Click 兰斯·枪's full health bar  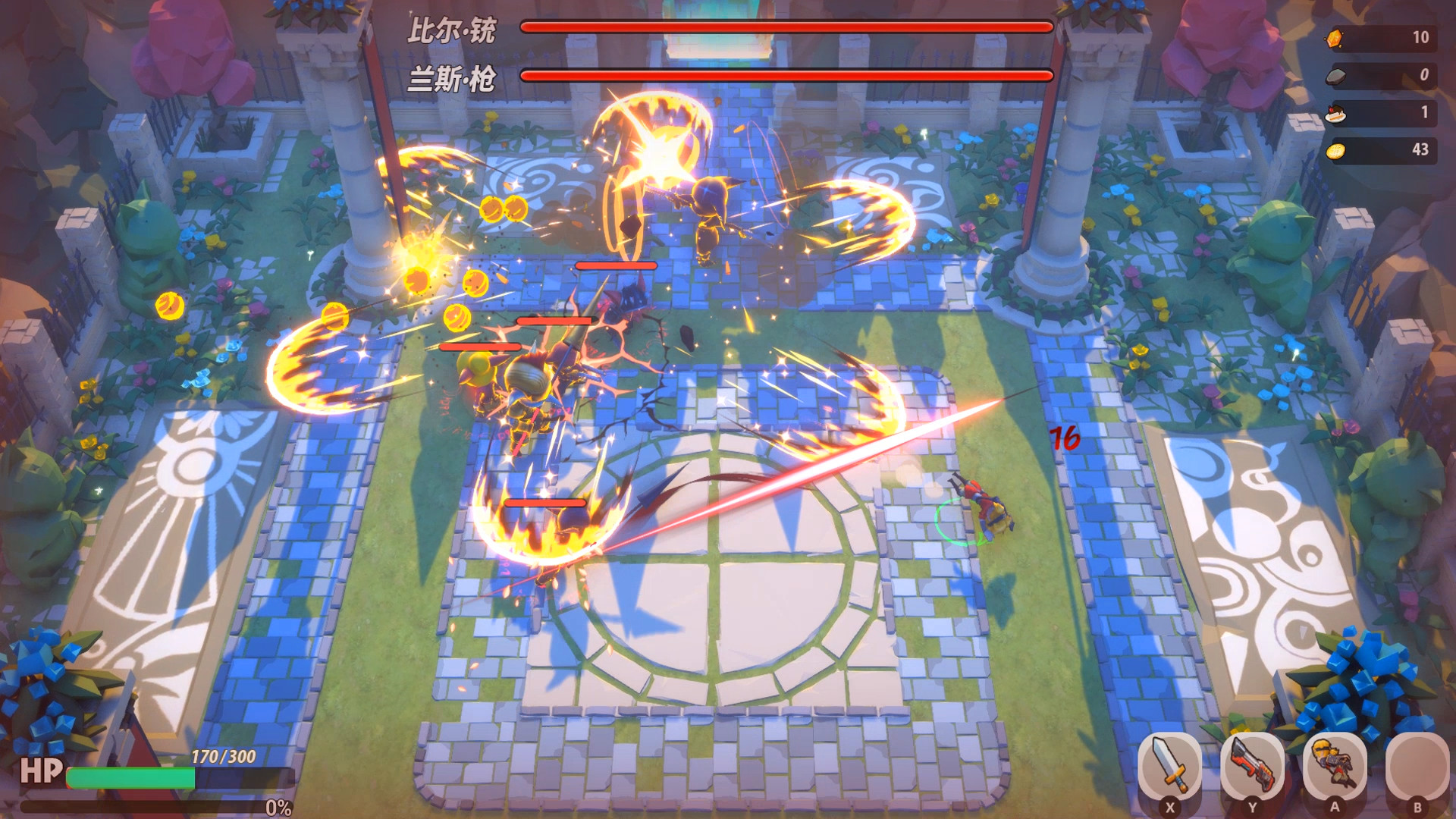coord(783,76)
